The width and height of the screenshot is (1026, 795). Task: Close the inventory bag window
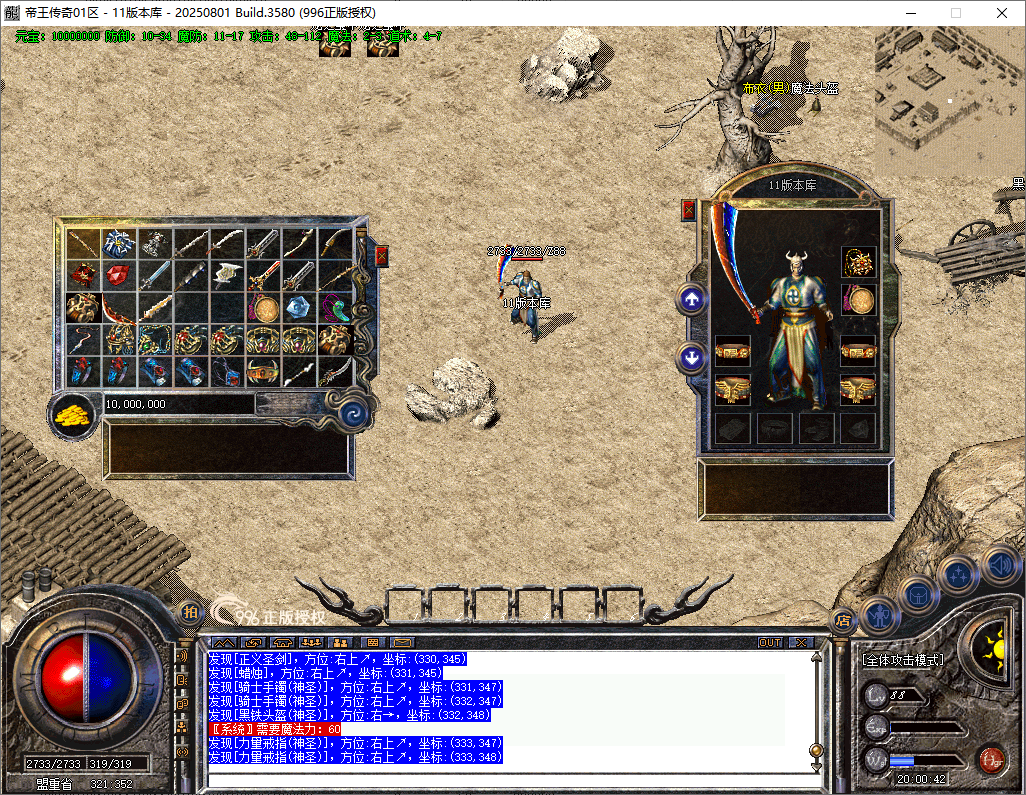(381, 256)
